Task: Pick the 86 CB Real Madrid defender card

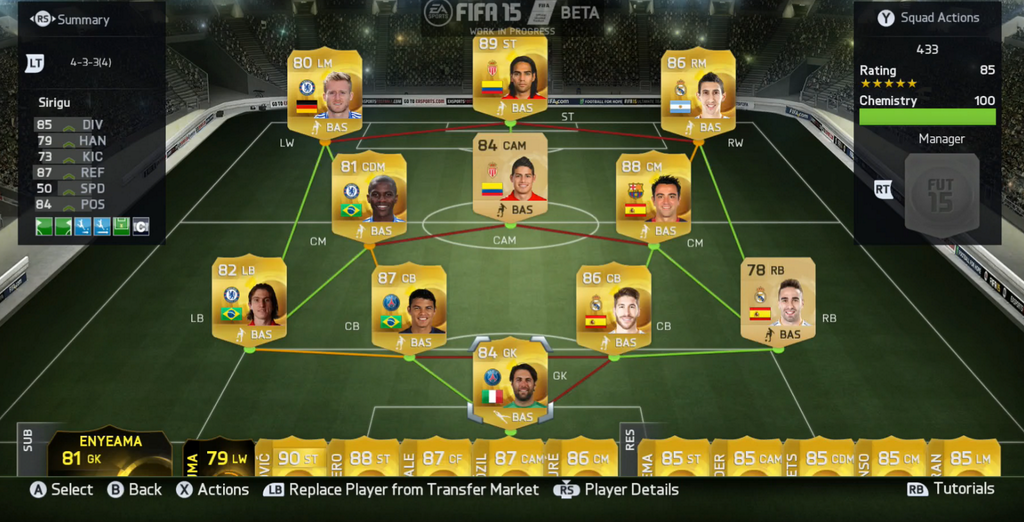Action: point(613,307)
